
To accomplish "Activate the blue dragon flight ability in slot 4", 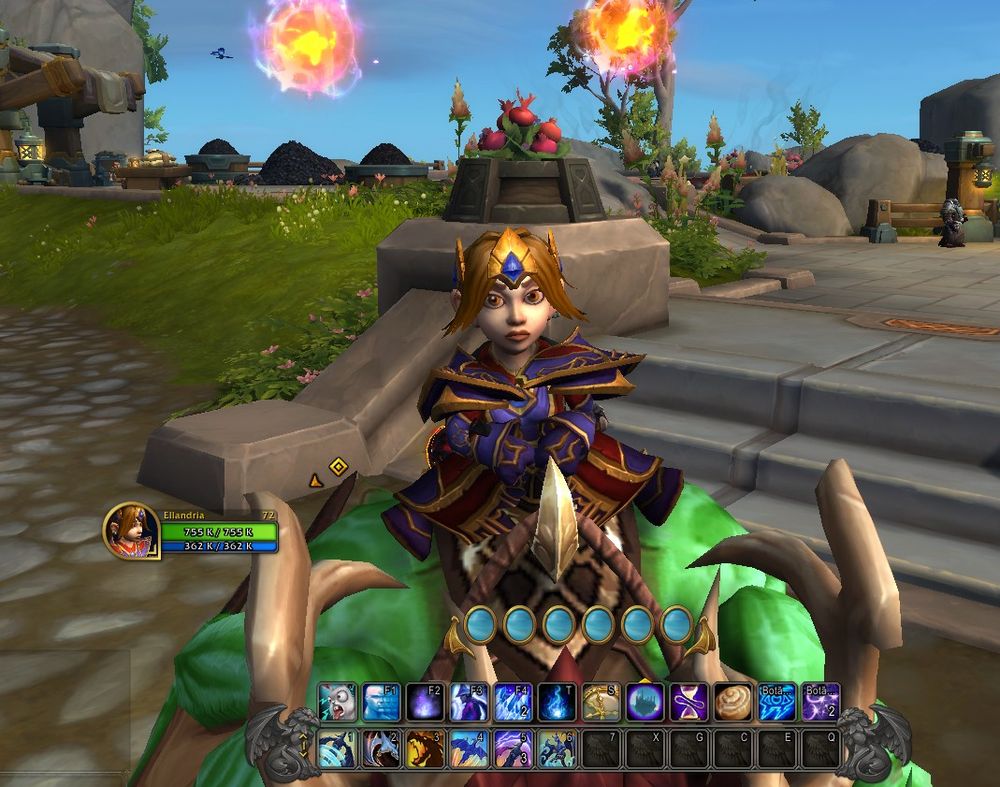I will (x=470, y=748).
